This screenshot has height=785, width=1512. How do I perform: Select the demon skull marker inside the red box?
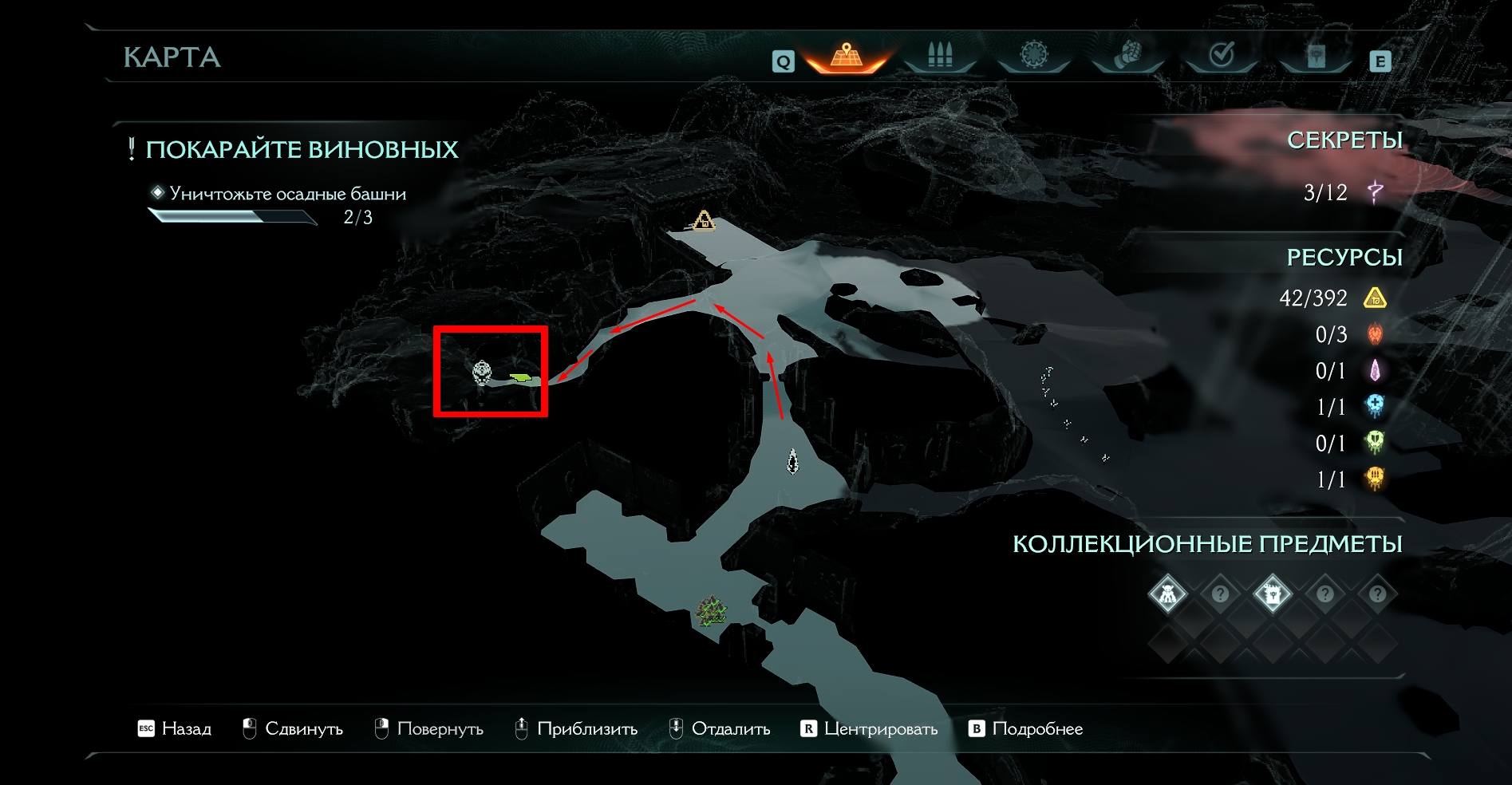pyautogui.click(x=482, y=373)
